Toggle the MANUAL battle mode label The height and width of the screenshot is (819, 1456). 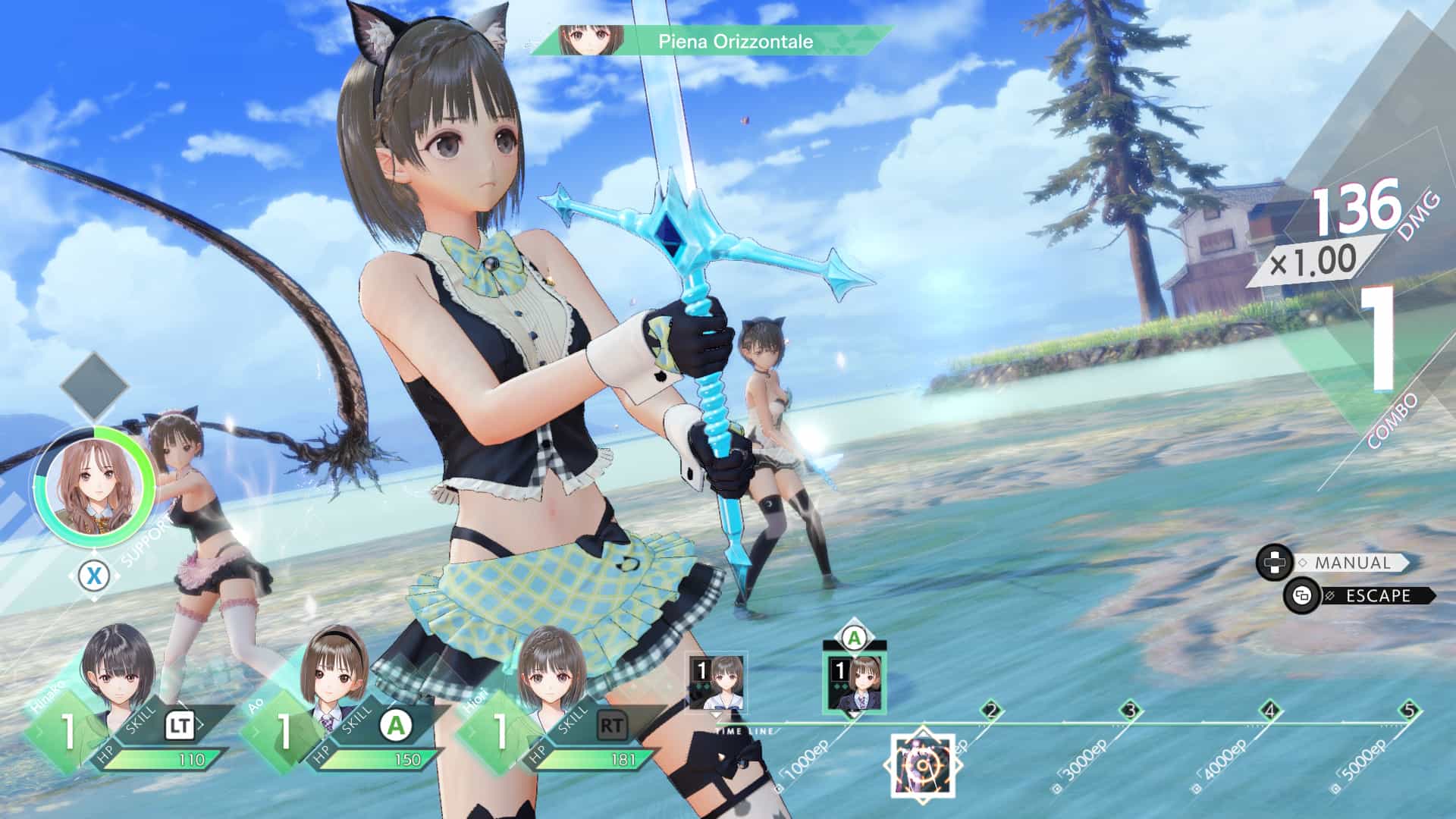click(1352, 563)
